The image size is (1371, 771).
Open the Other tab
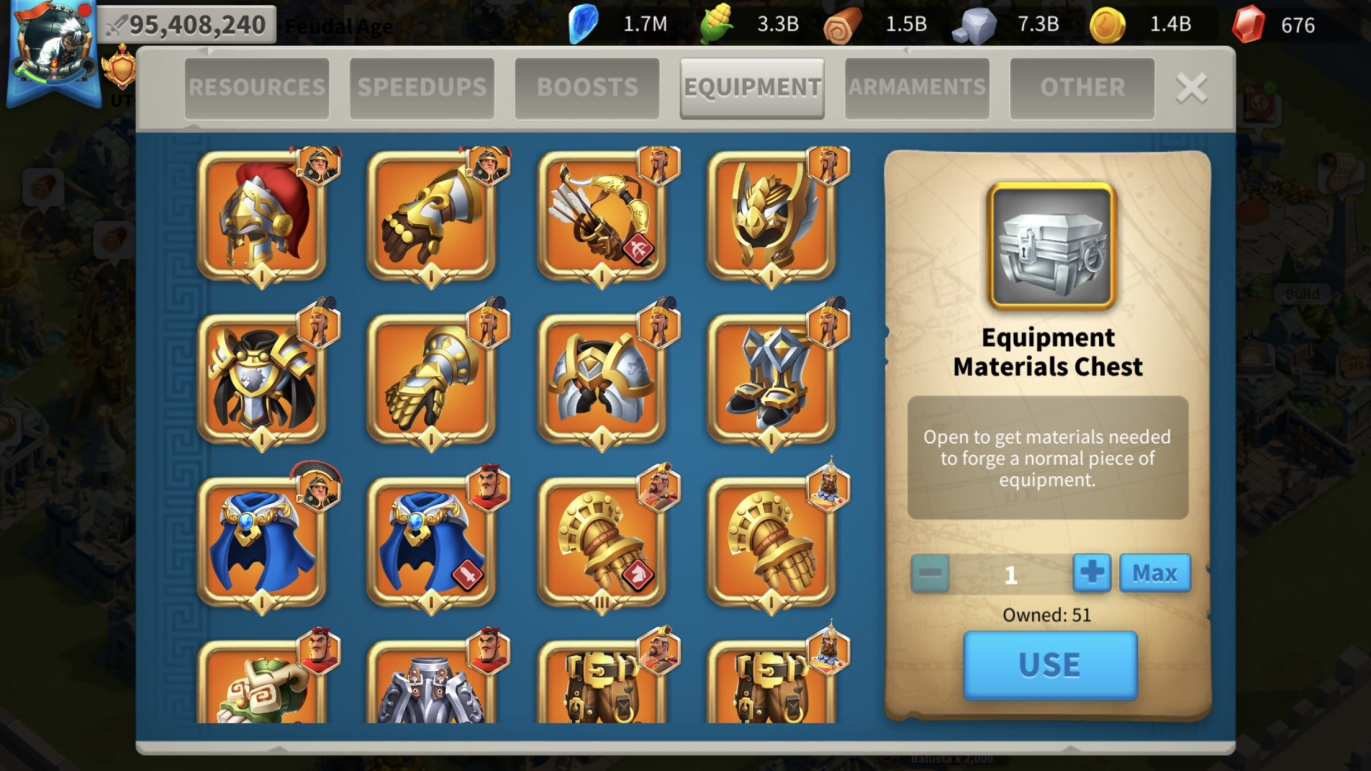1082,88
